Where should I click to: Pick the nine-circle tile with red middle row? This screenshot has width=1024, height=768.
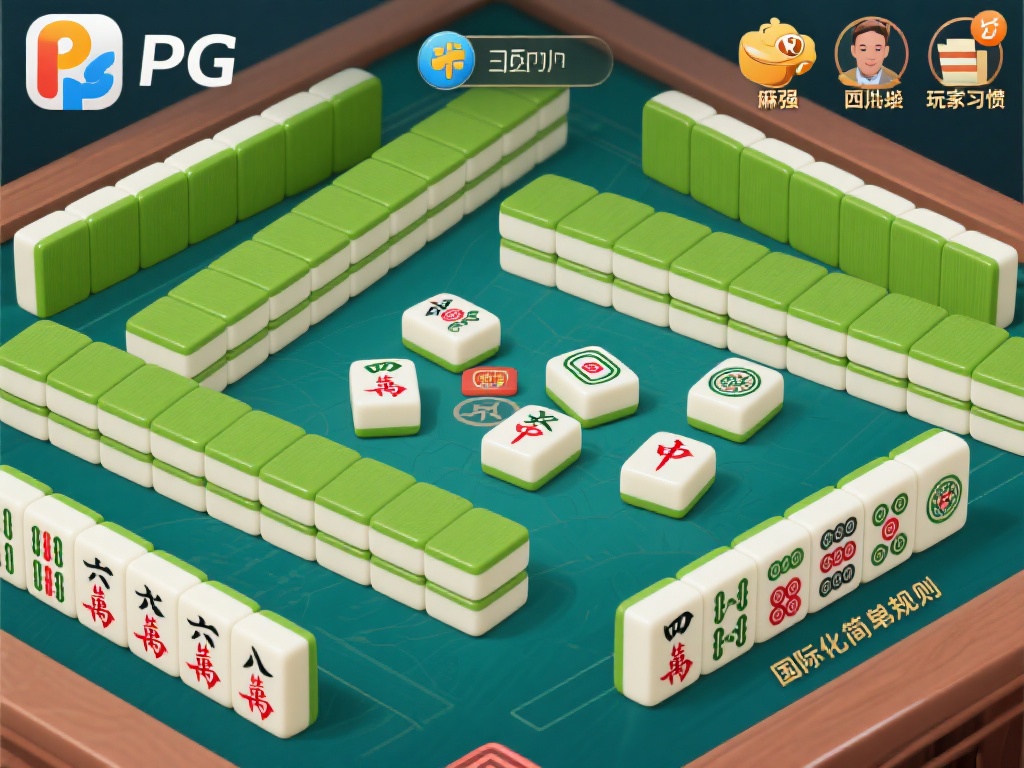pos(838,551)
